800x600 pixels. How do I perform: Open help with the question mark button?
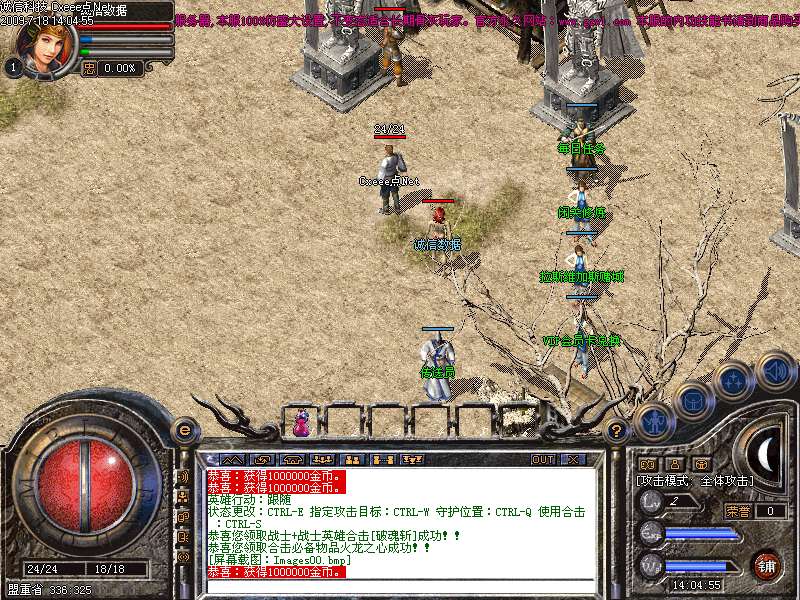click(x=617, y=431)
